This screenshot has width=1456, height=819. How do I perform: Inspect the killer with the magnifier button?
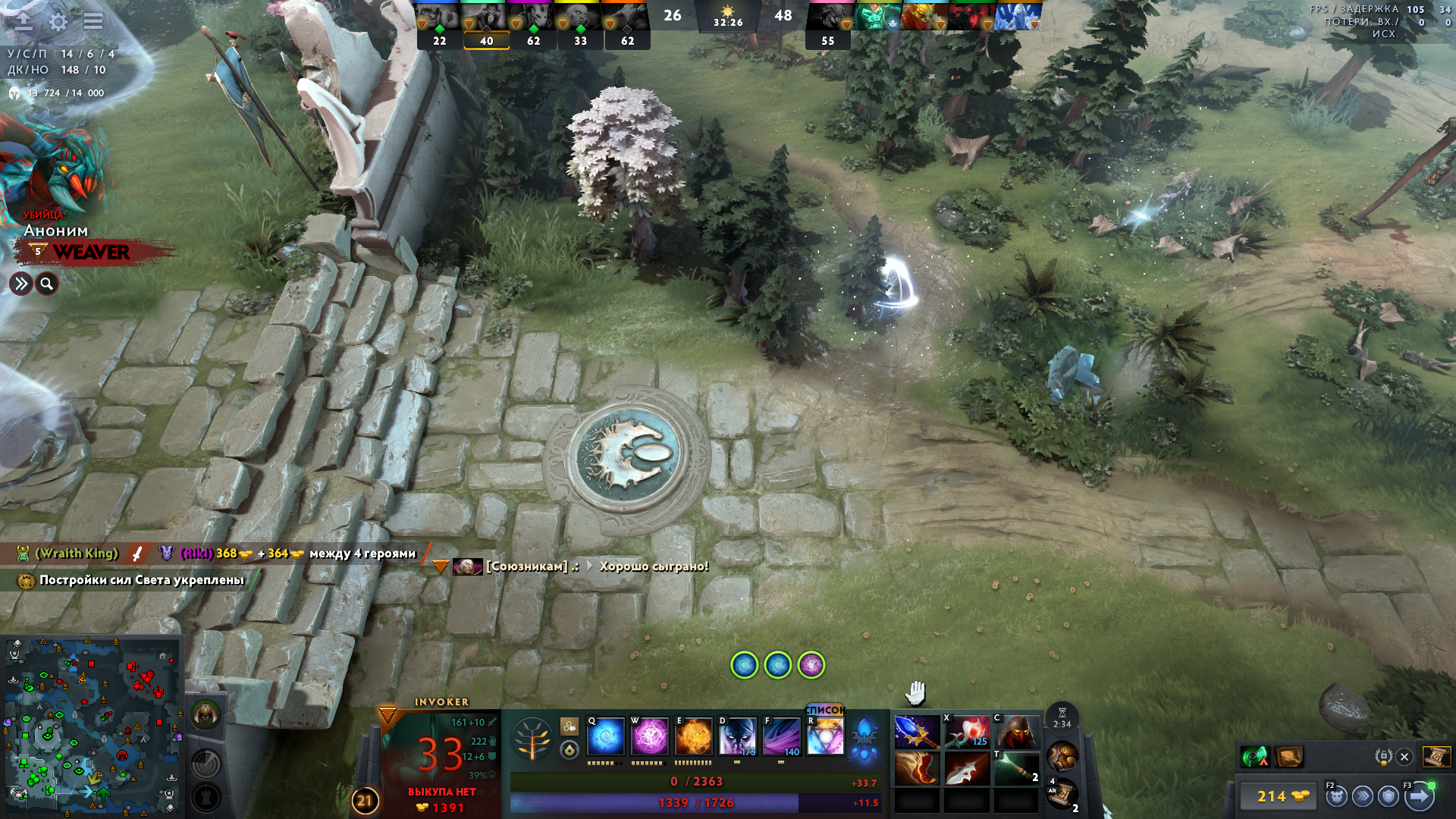[47, 284]
